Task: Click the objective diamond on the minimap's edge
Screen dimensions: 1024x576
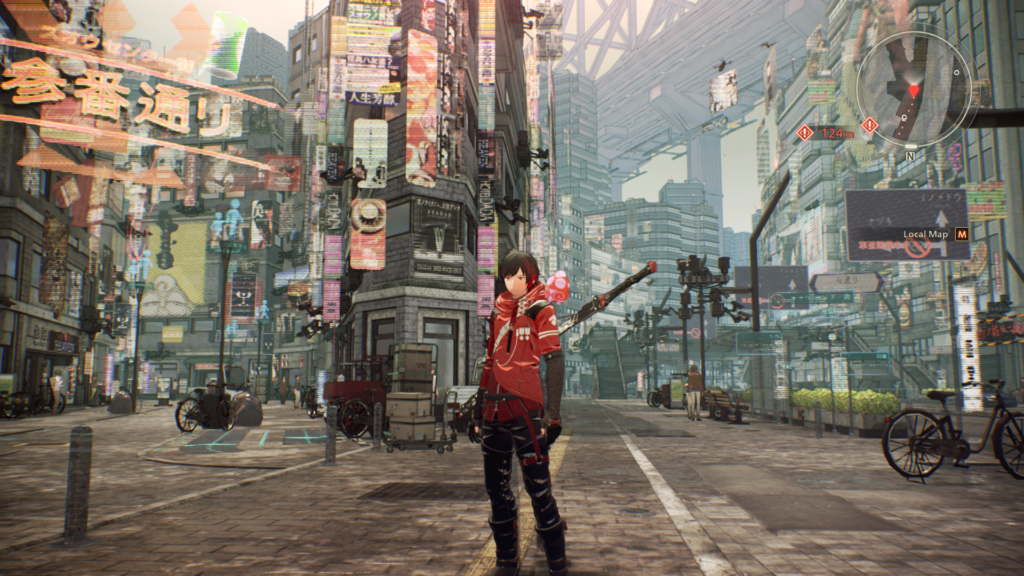Action: point(870,125)
